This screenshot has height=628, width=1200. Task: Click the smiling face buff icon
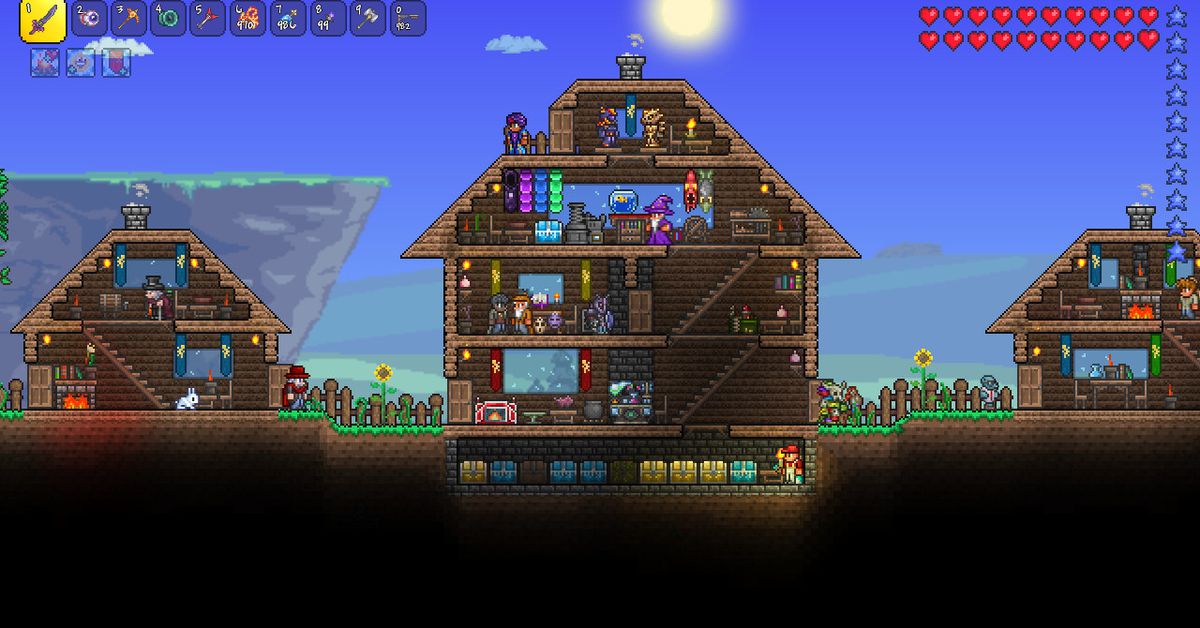[x=80, y=62]
